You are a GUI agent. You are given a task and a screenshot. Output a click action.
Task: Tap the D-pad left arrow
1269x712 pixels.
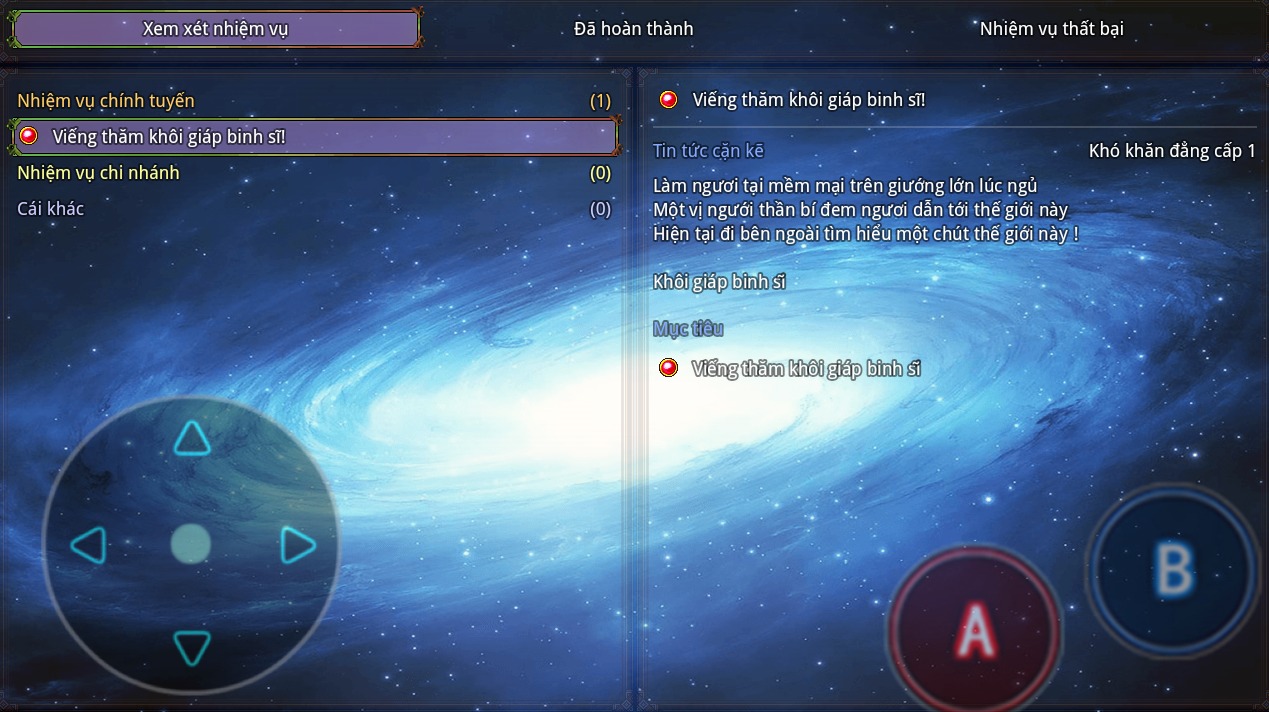pyautogui.click(x=88, y=546)
